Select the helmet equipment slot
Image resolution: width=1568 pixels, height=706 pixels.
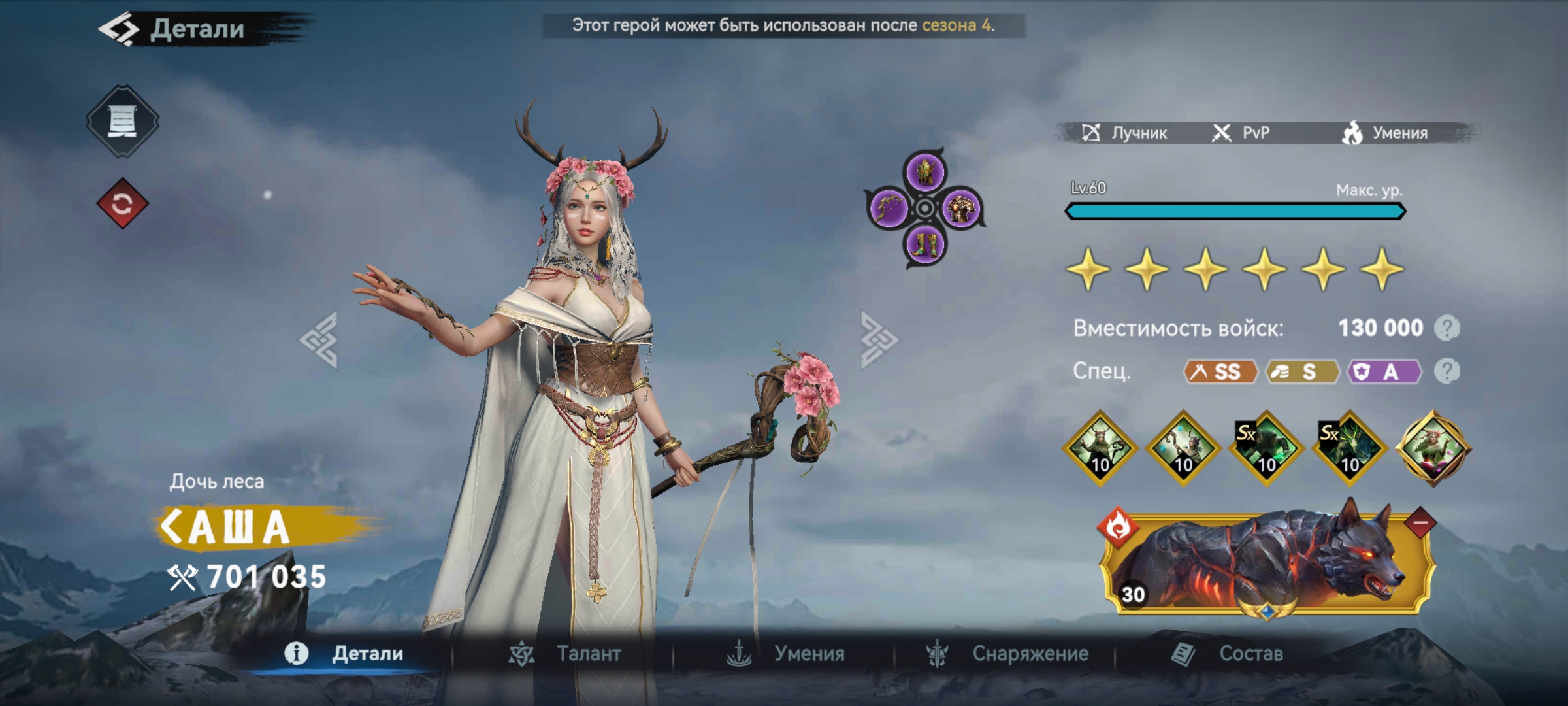coord(924,173)
